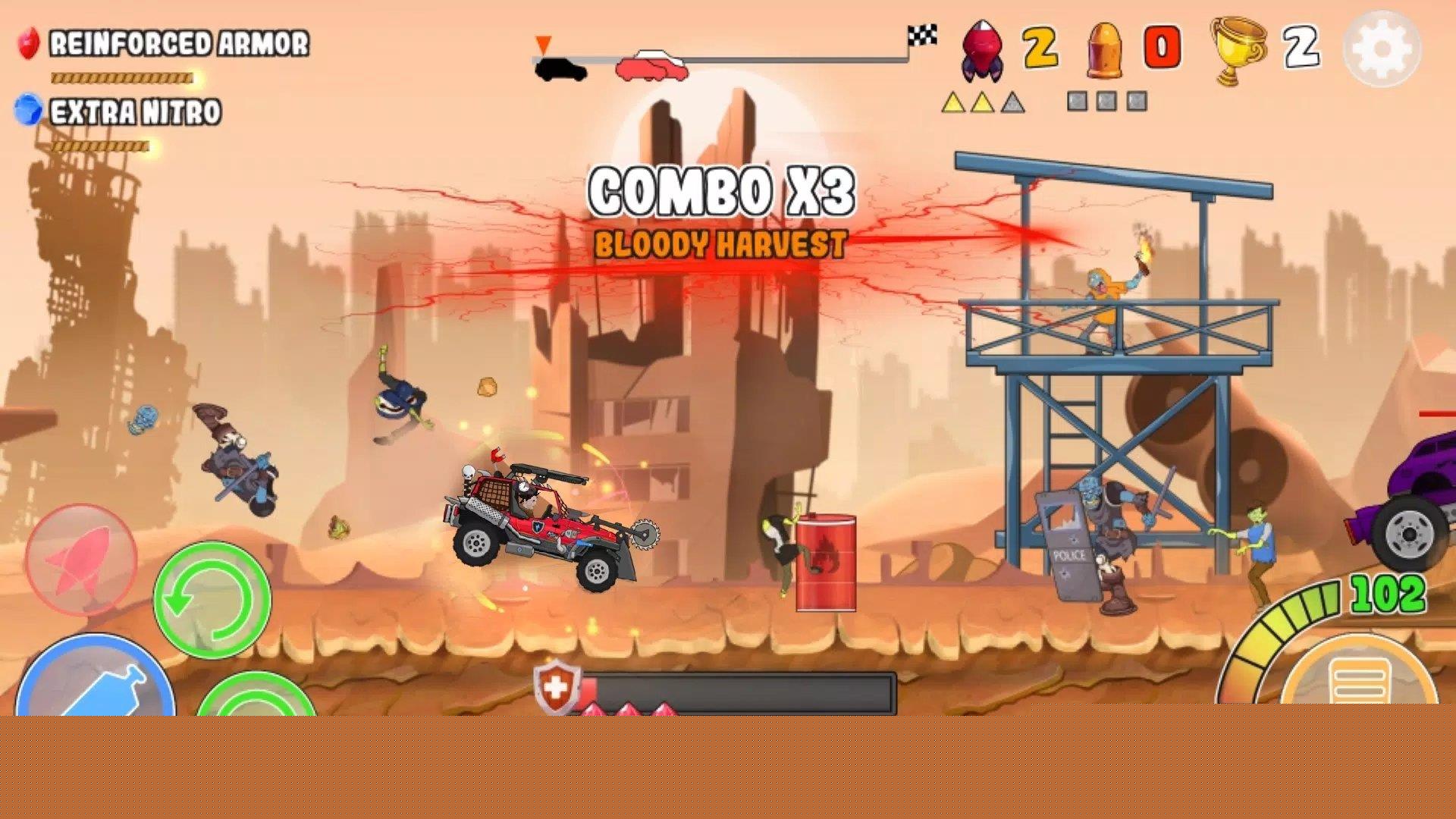This screenshot has height=819, width=1456.
Task: Activate the blue nitro bottle button
Action: (x=96, y=682)
